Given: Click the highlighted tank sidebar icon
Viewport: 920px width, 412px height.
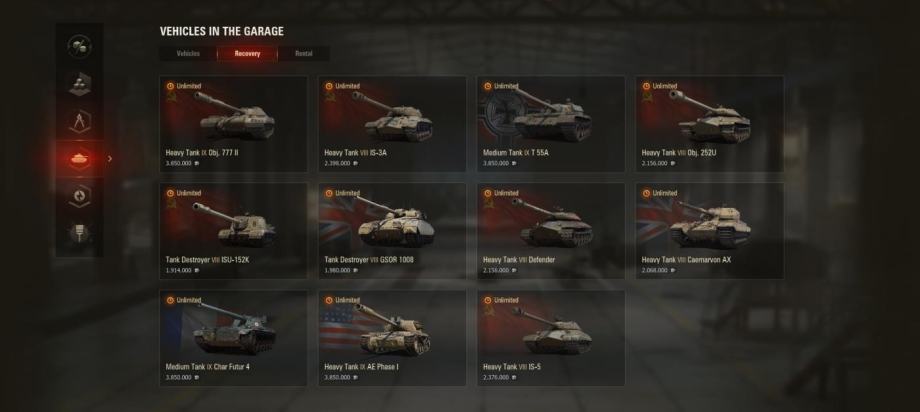Looking at the screenshot, I should point(79,158).
